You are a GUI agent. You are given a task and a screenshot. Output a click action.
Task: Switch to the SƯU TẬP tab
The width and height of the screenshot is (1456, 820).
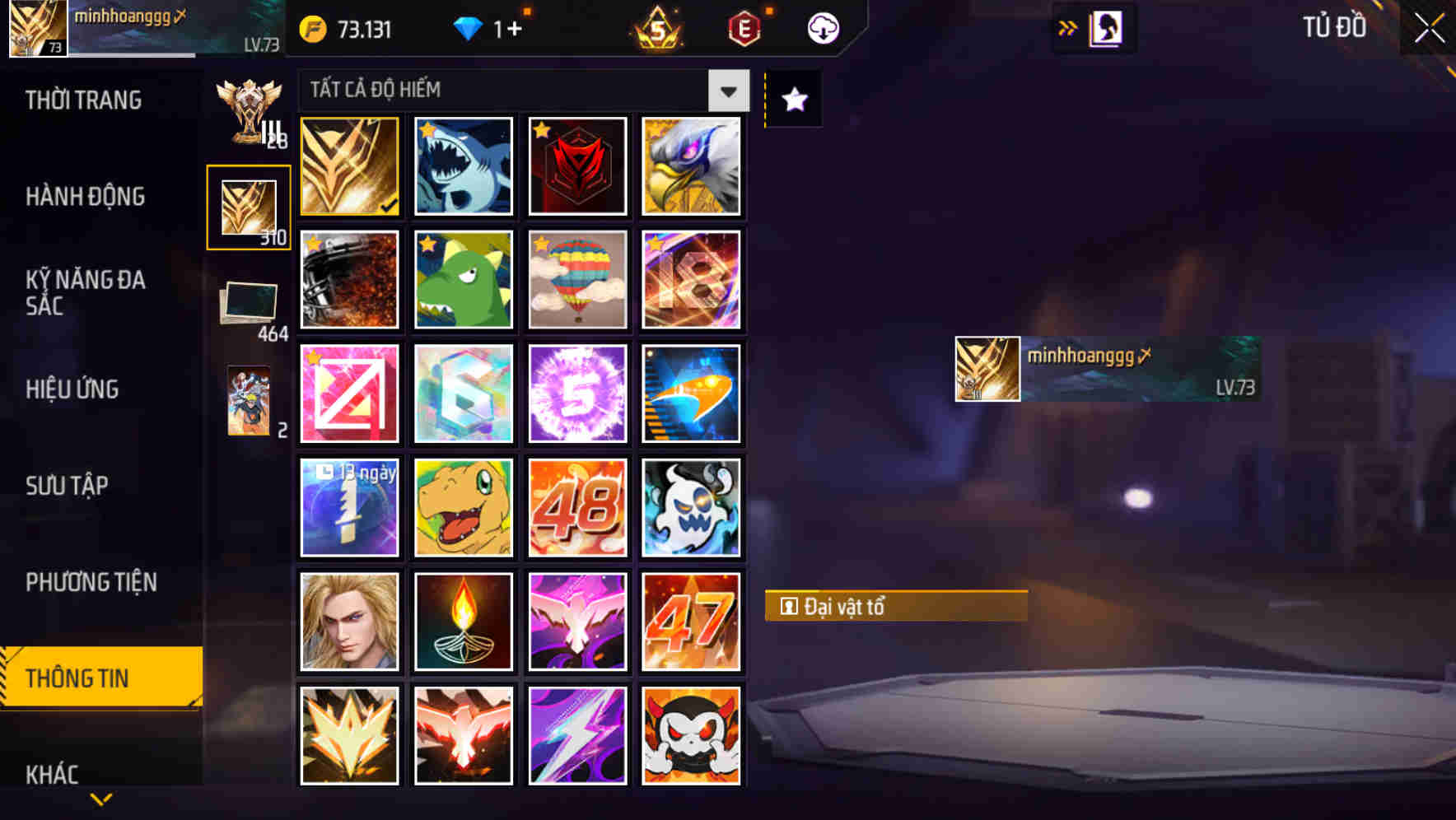pyautogui.click(x=68, y=486)
